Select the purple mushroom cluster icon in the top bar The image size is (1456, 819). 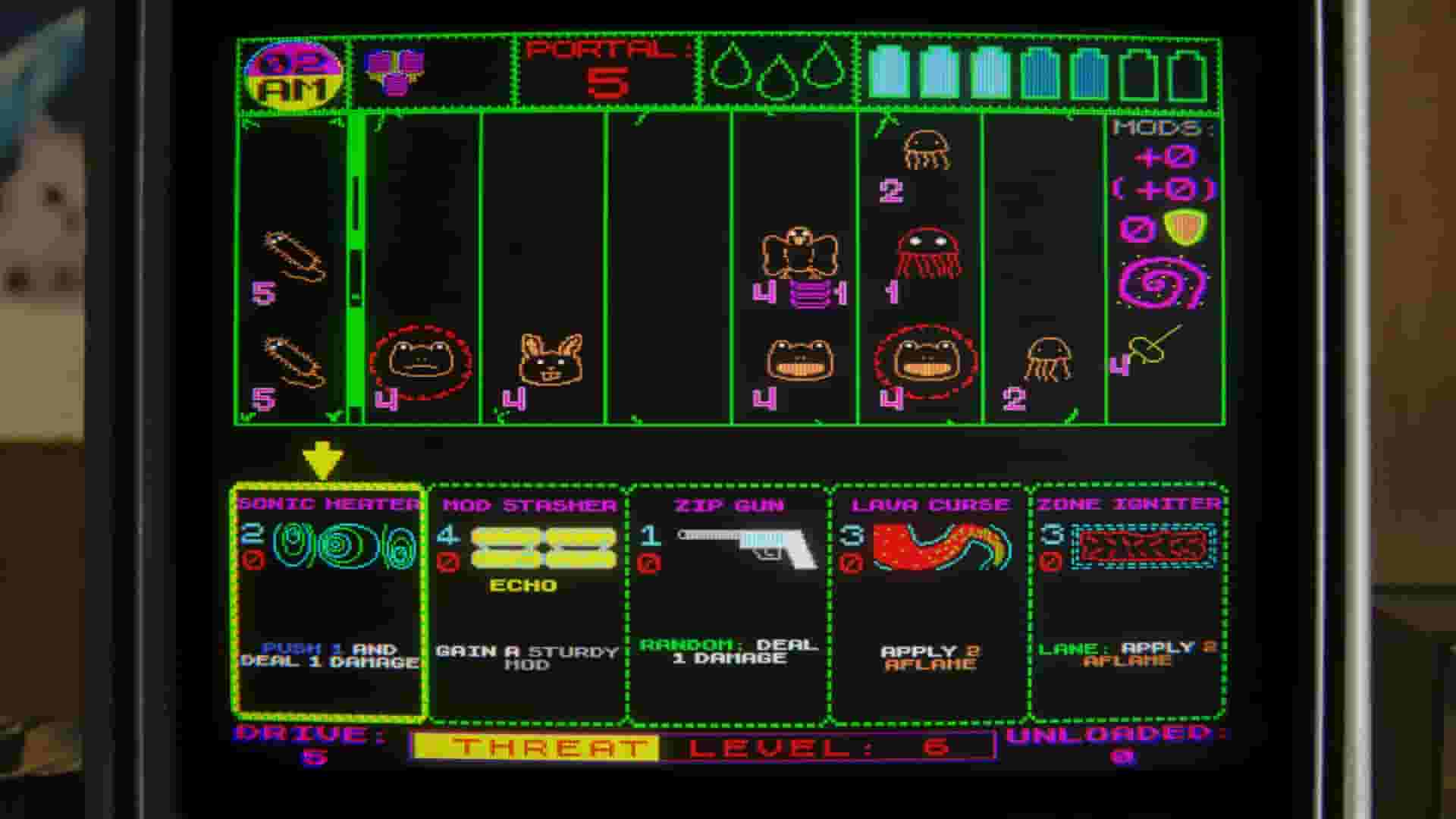pyautogui.click(x=394, y=72)
